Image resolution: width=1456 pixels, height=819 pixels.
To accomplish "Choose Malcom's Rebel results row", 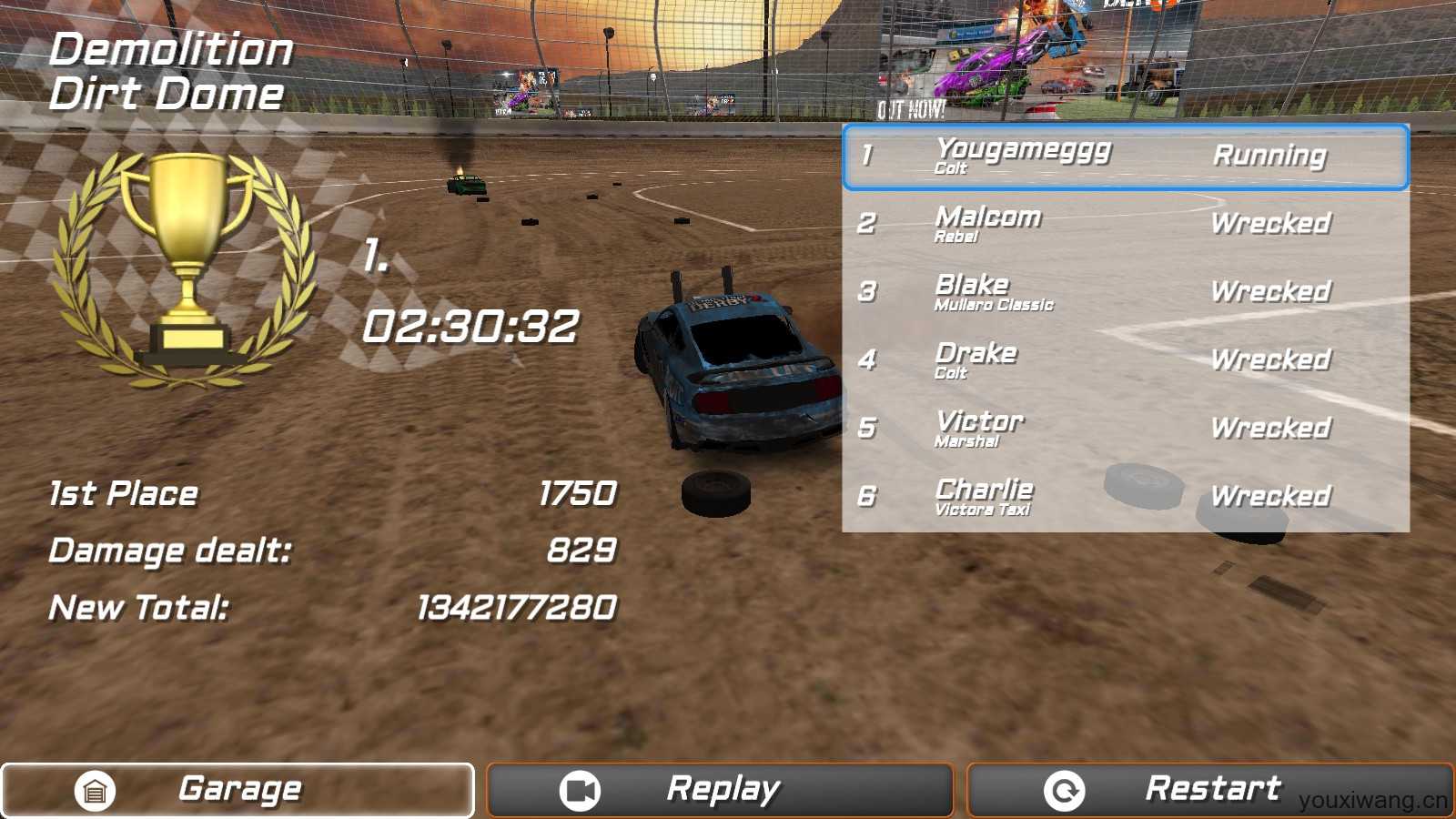I will pyautogui.click(x=1126, y=225).
